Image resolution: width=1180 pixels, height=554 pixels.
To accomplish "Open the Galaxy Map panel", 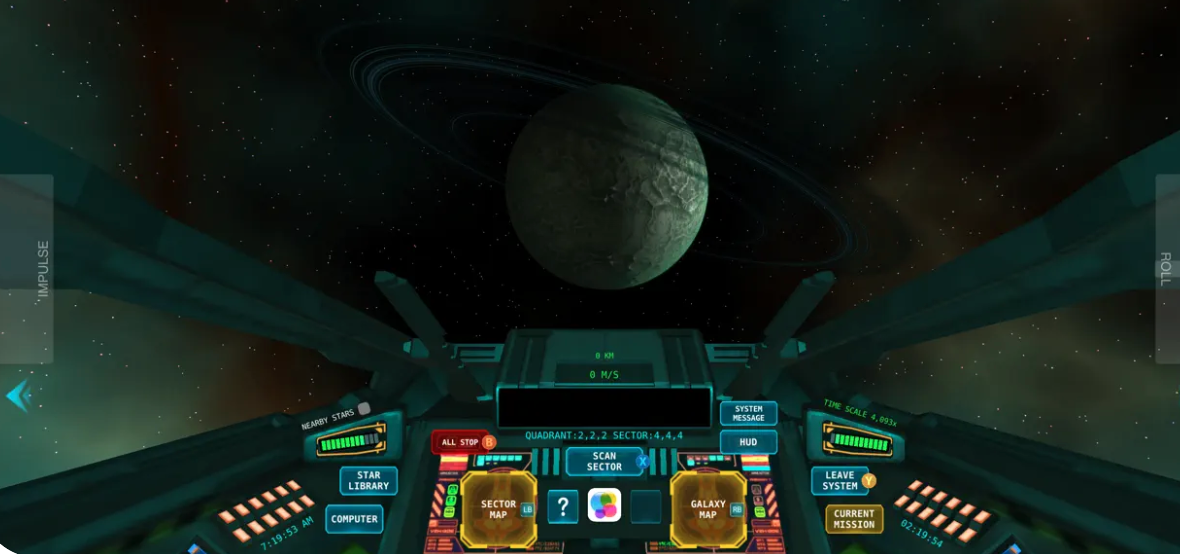I will tap(708, 509).
